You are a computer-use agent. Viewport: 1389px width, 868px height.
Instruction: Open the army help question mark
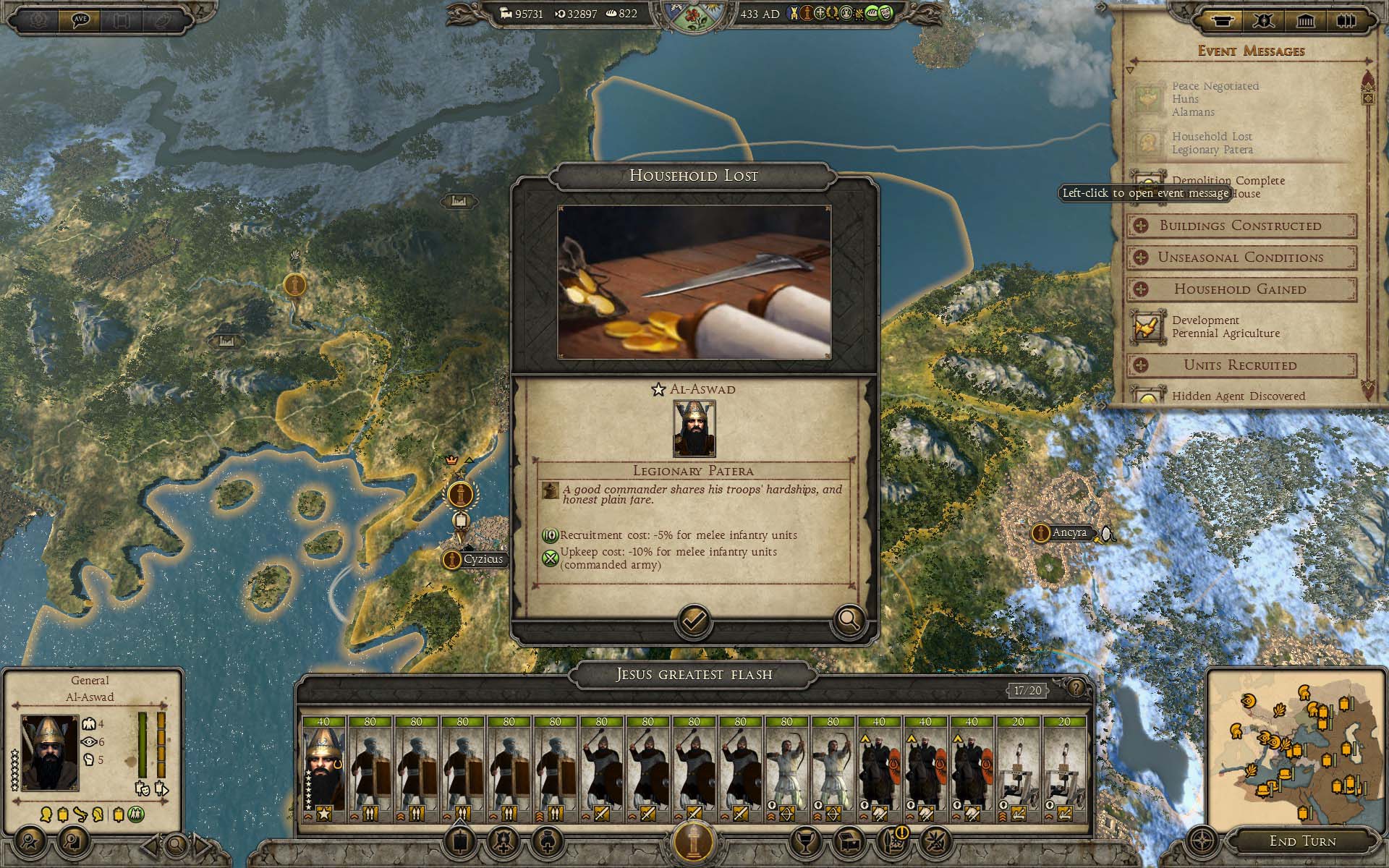pos(1076,688)
